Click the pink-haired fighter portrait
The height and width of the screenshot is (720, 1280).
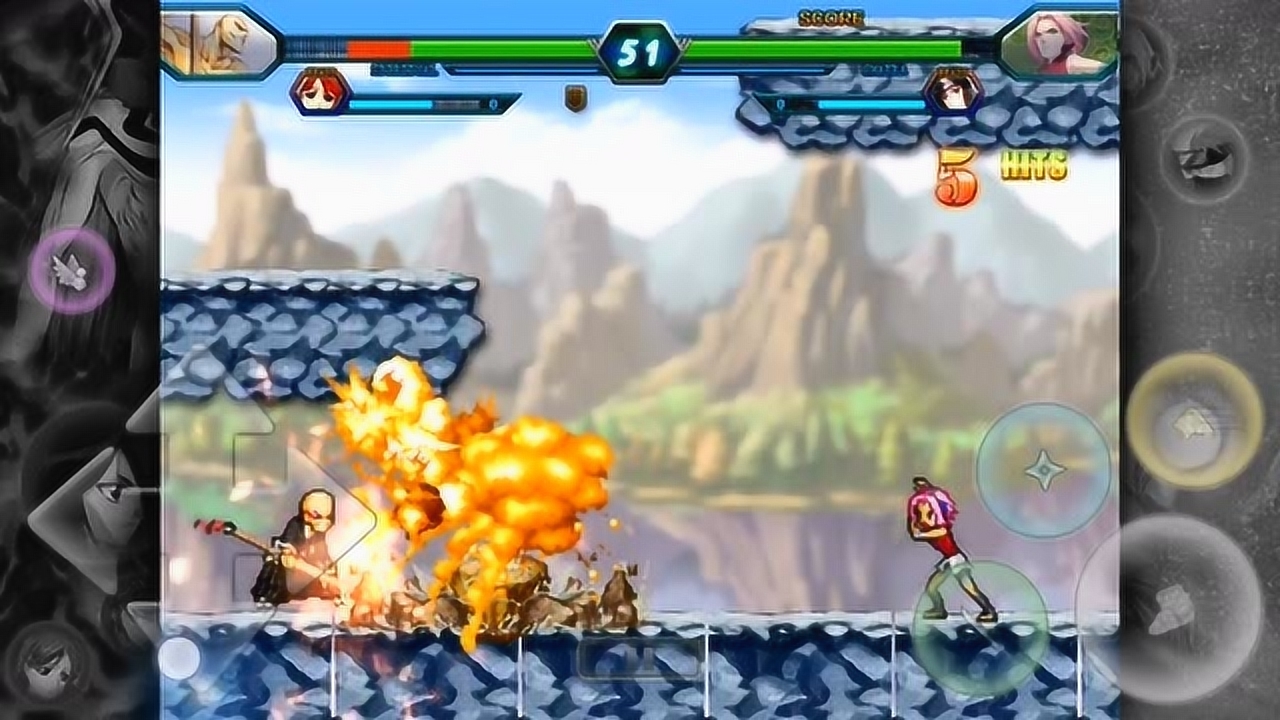tap(1059, 43)
